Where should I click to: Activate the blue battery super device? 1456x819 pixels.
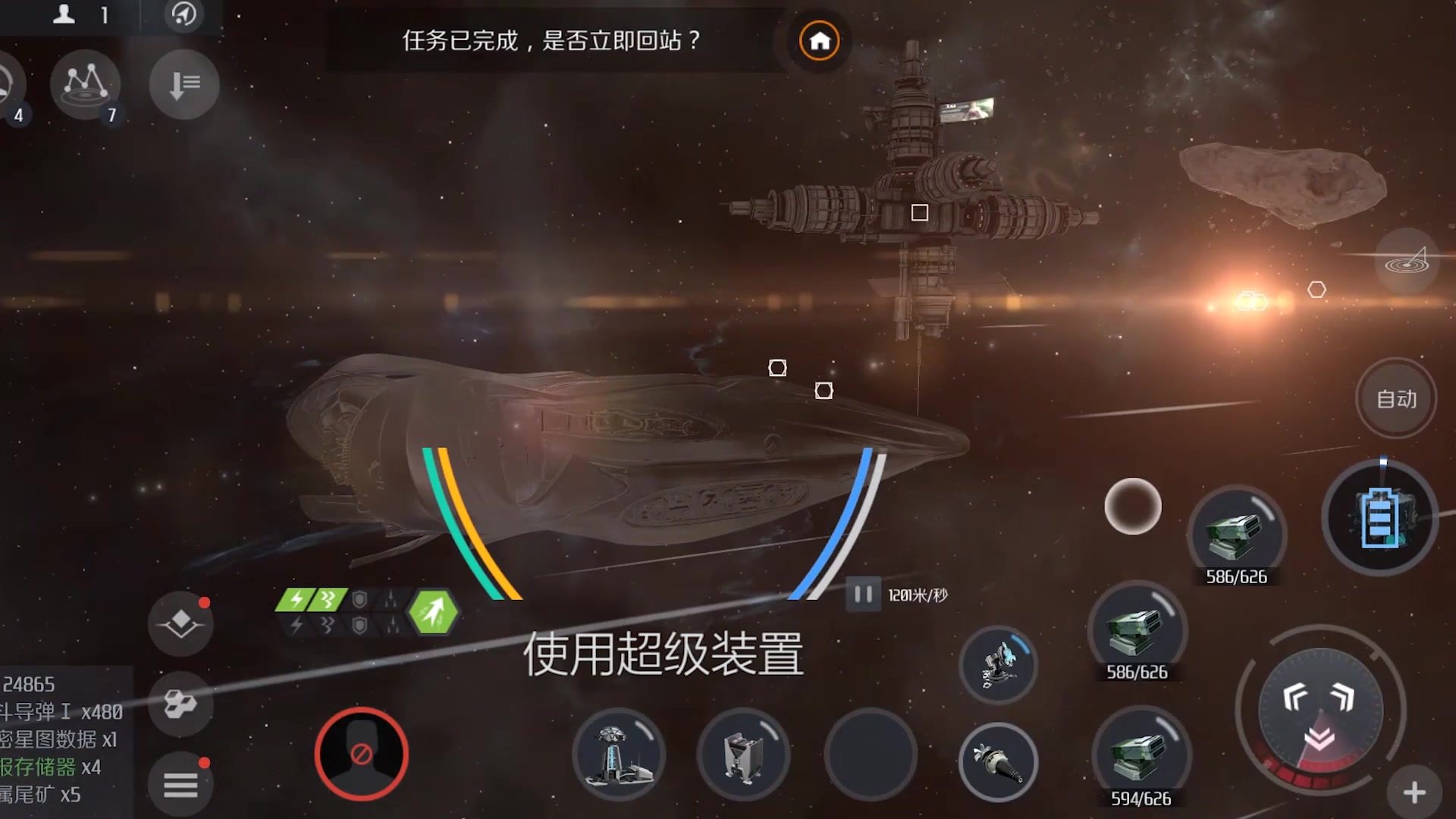[1382, 517]
